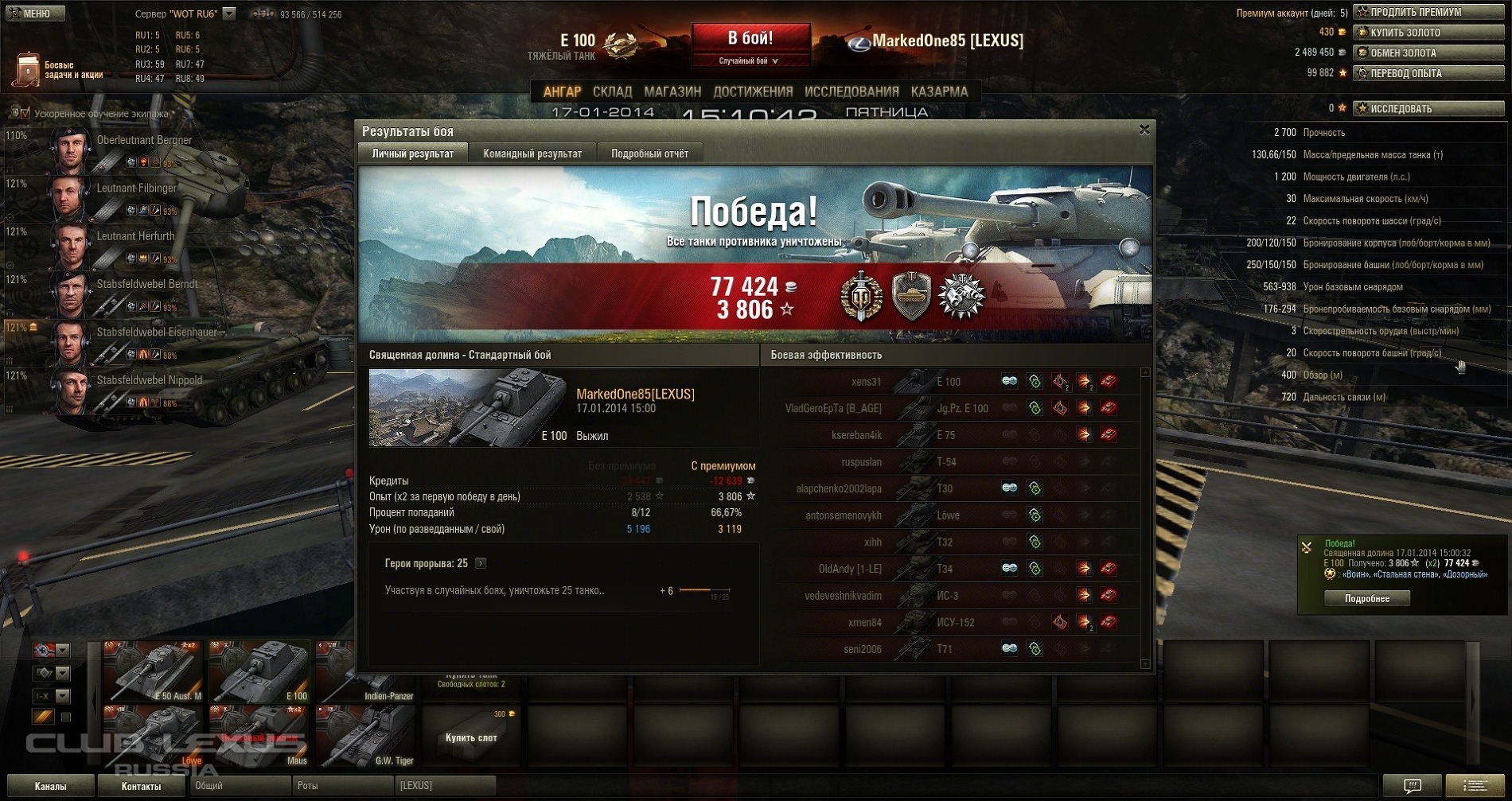Extend premium with ПРОДЛИТЬ ПРЕМИУМ
Image resolution: width=1512 pixels, height=801 pixels.
point(1428,12)
